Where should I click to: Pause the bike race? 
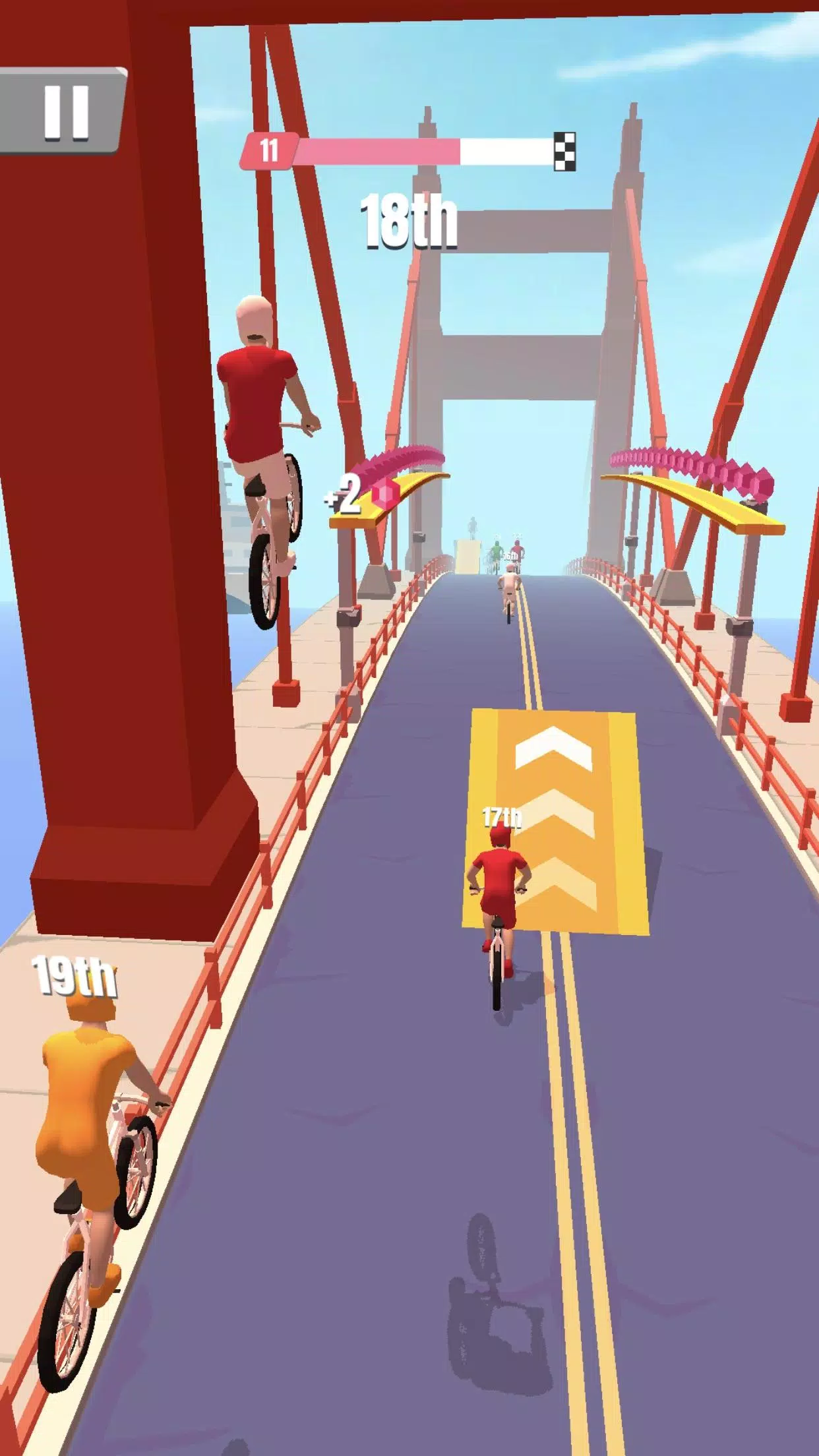coord(65,112)
